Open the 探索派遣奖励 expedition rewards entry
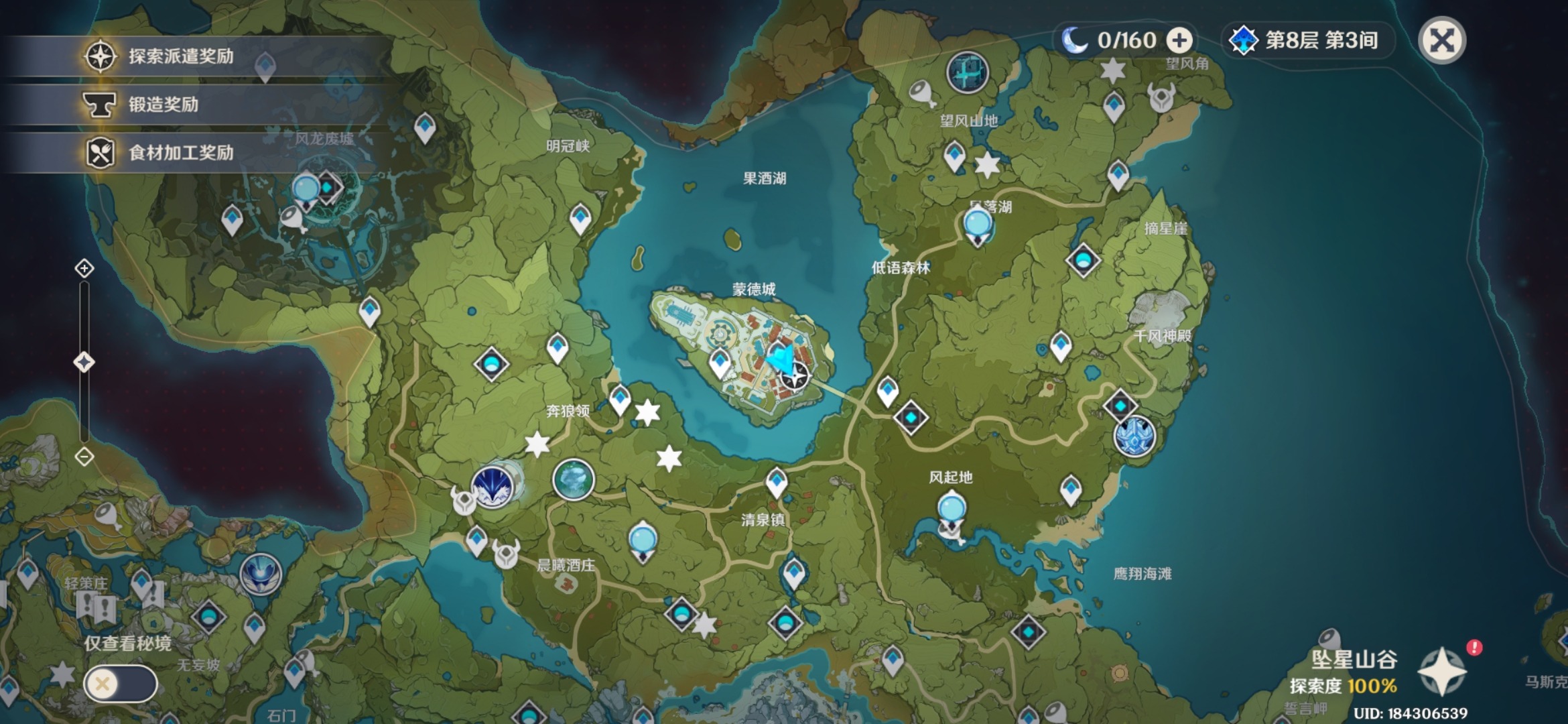 [x=181, y=56]
